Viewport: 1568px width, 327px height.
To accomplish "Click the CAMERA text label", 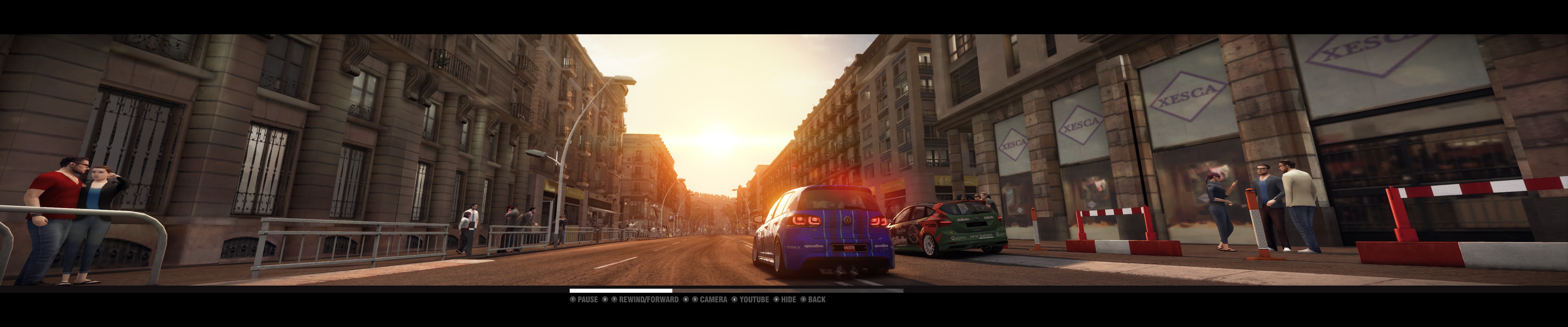I will [714, 300].
